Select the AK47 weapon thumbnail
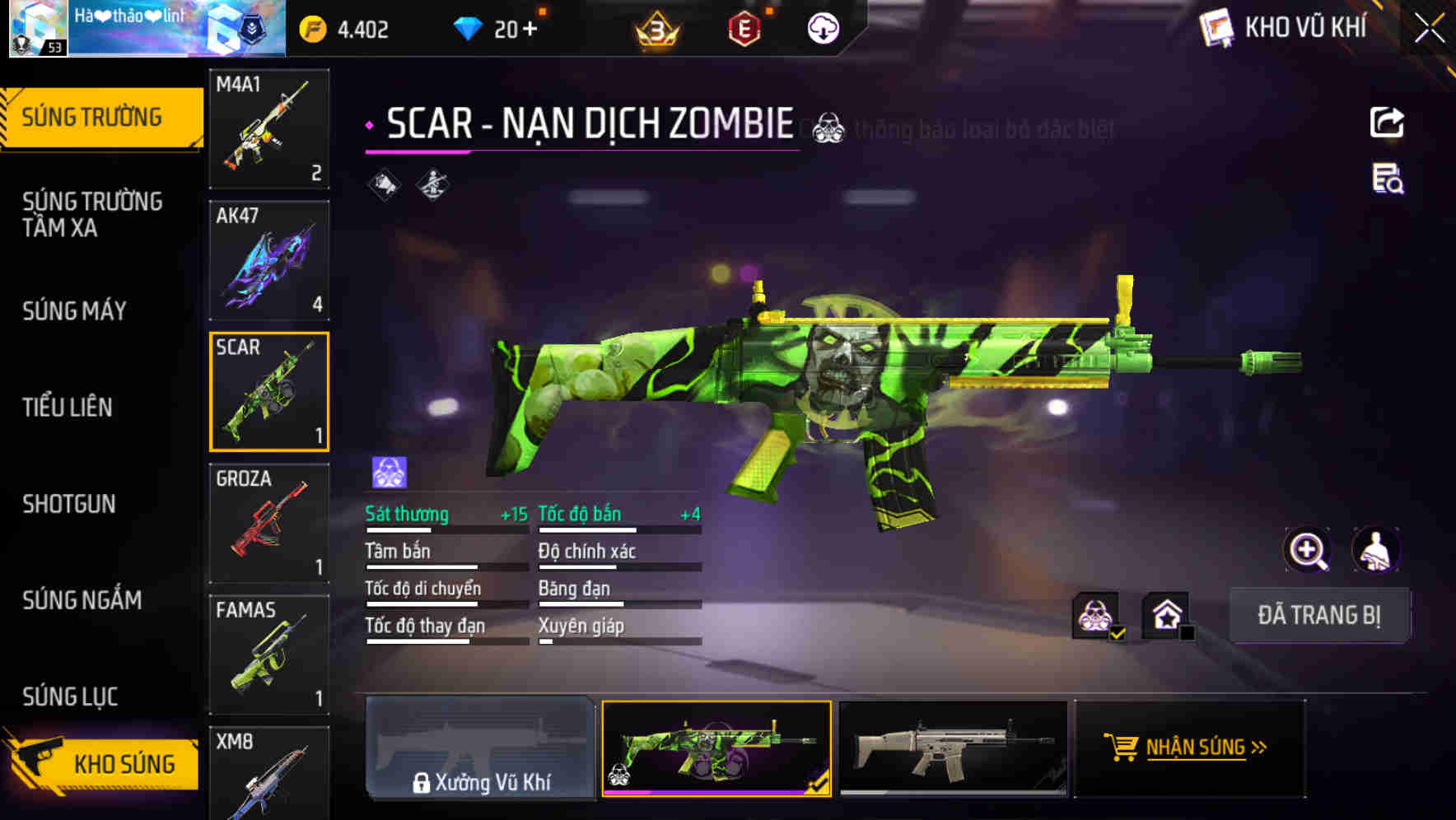Image resolution: width=1456 pixels, height=820 pixels. (268, 259)
